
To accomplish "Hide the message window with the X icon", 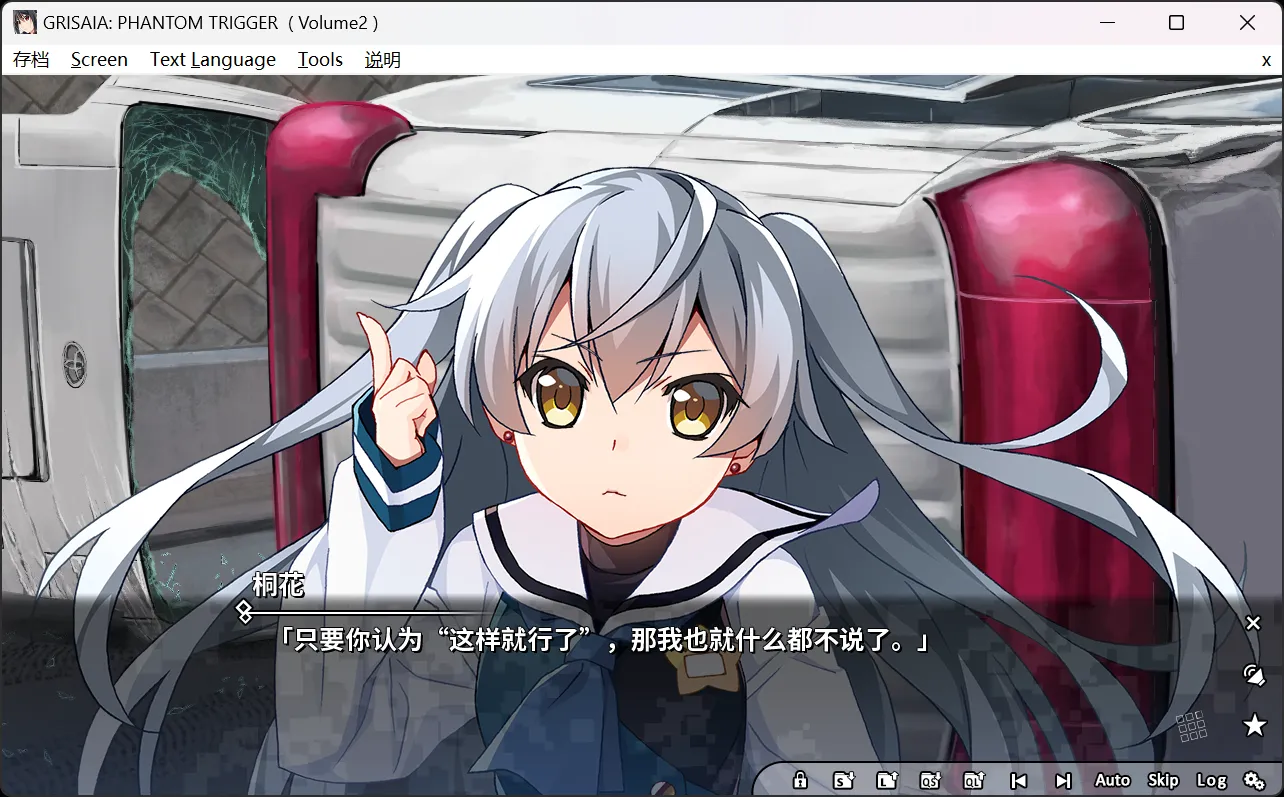I will 1253,623.
